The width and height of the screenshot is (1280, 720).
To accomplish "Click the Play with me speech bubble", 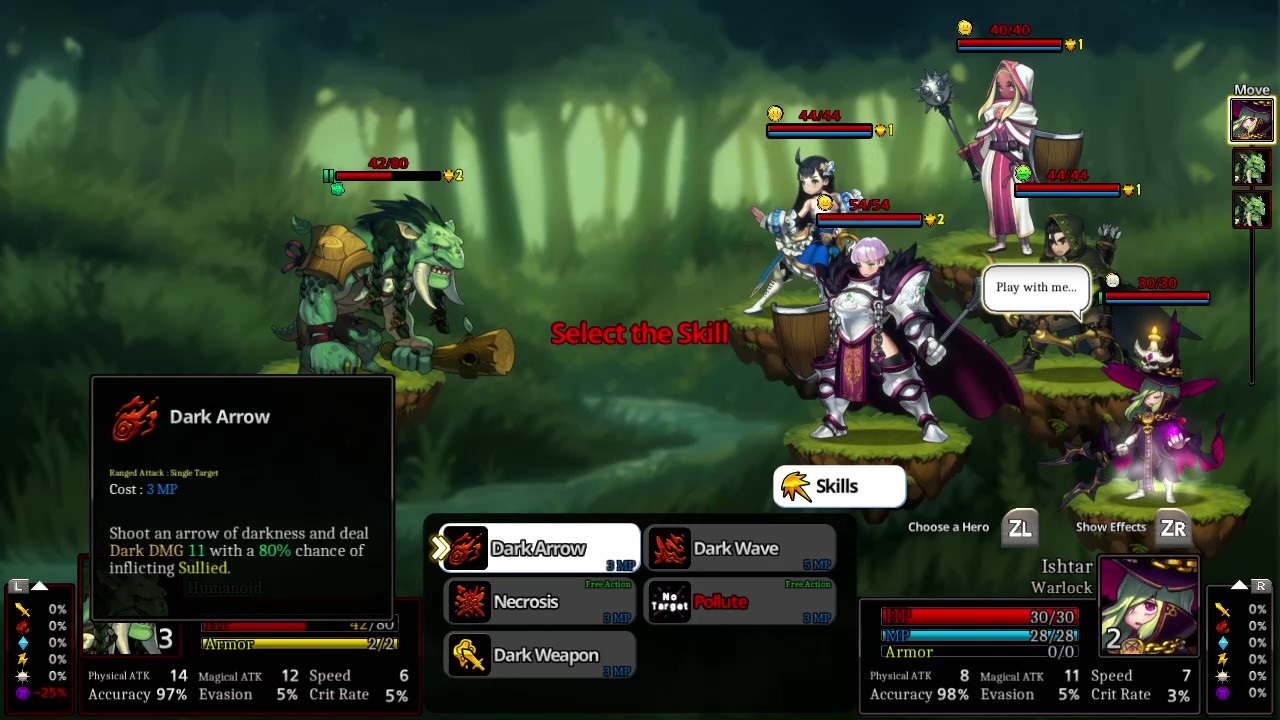I will (1036, 288).
